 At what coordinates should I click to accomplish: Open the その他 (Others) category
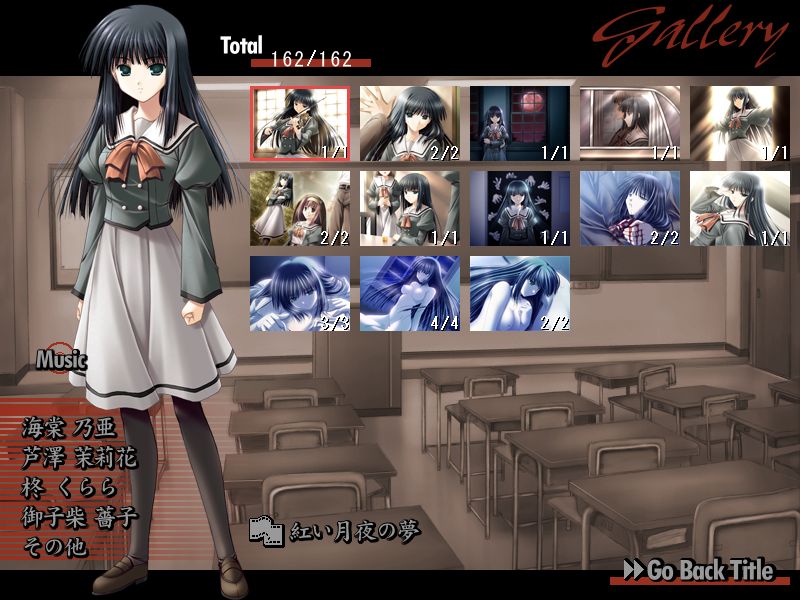pos(54,547)
